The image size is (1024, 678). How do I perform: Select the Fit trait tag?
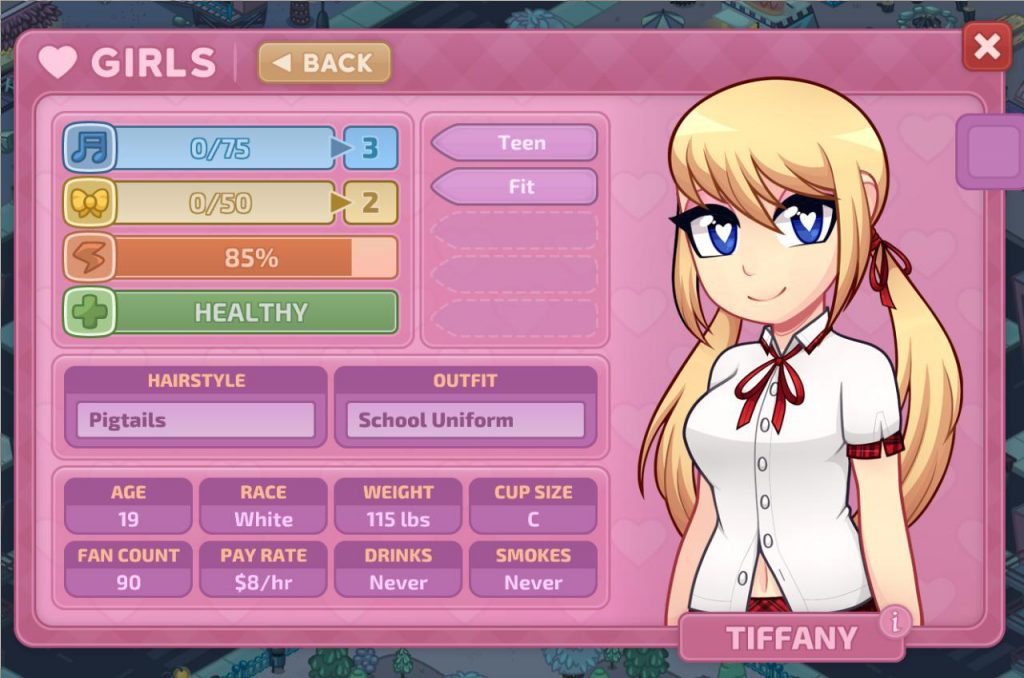(516, 187)
